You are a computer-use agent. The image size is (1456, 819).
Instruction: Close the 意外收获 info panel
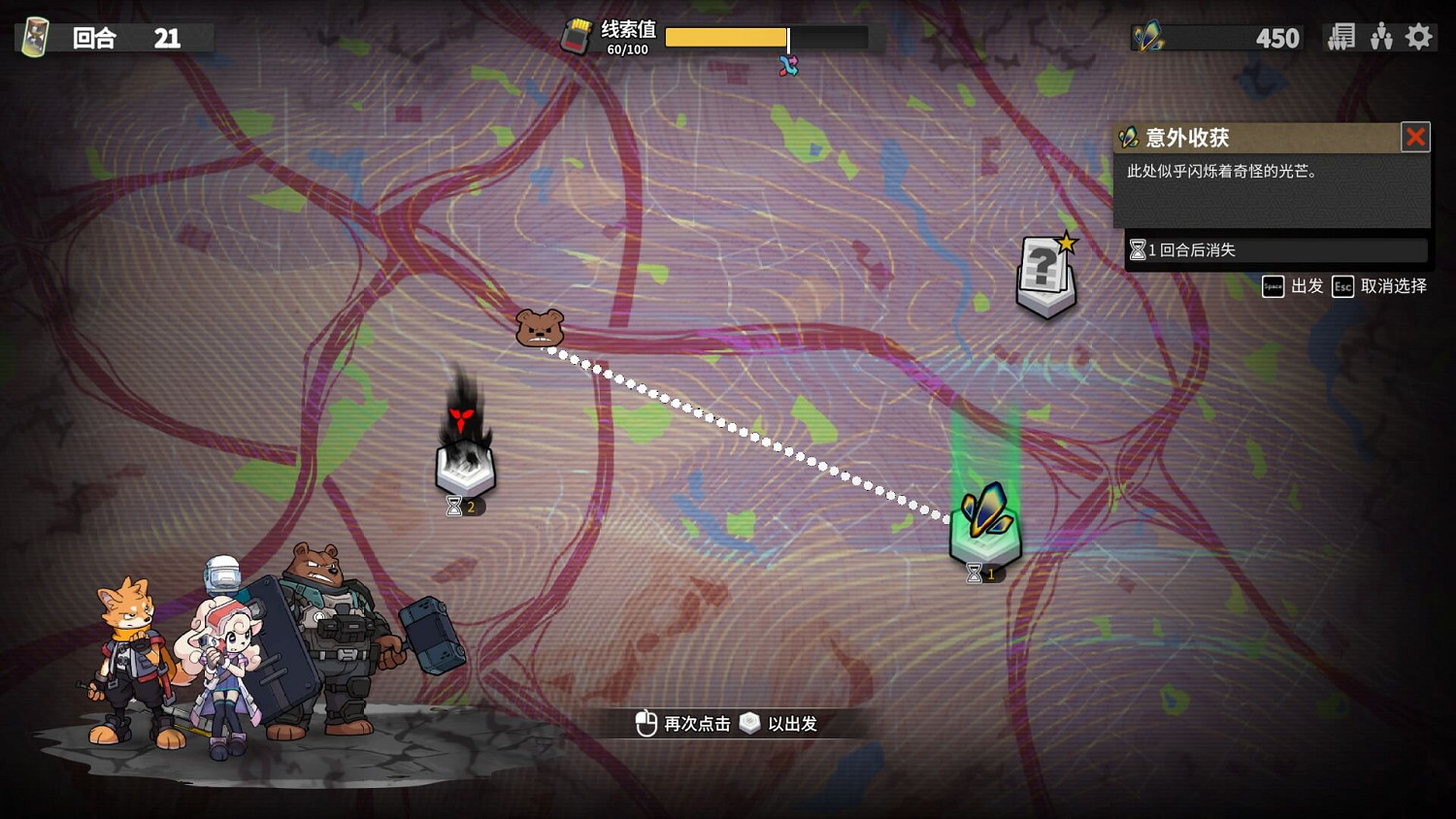pyautogui.click(x=1415, y=137)
